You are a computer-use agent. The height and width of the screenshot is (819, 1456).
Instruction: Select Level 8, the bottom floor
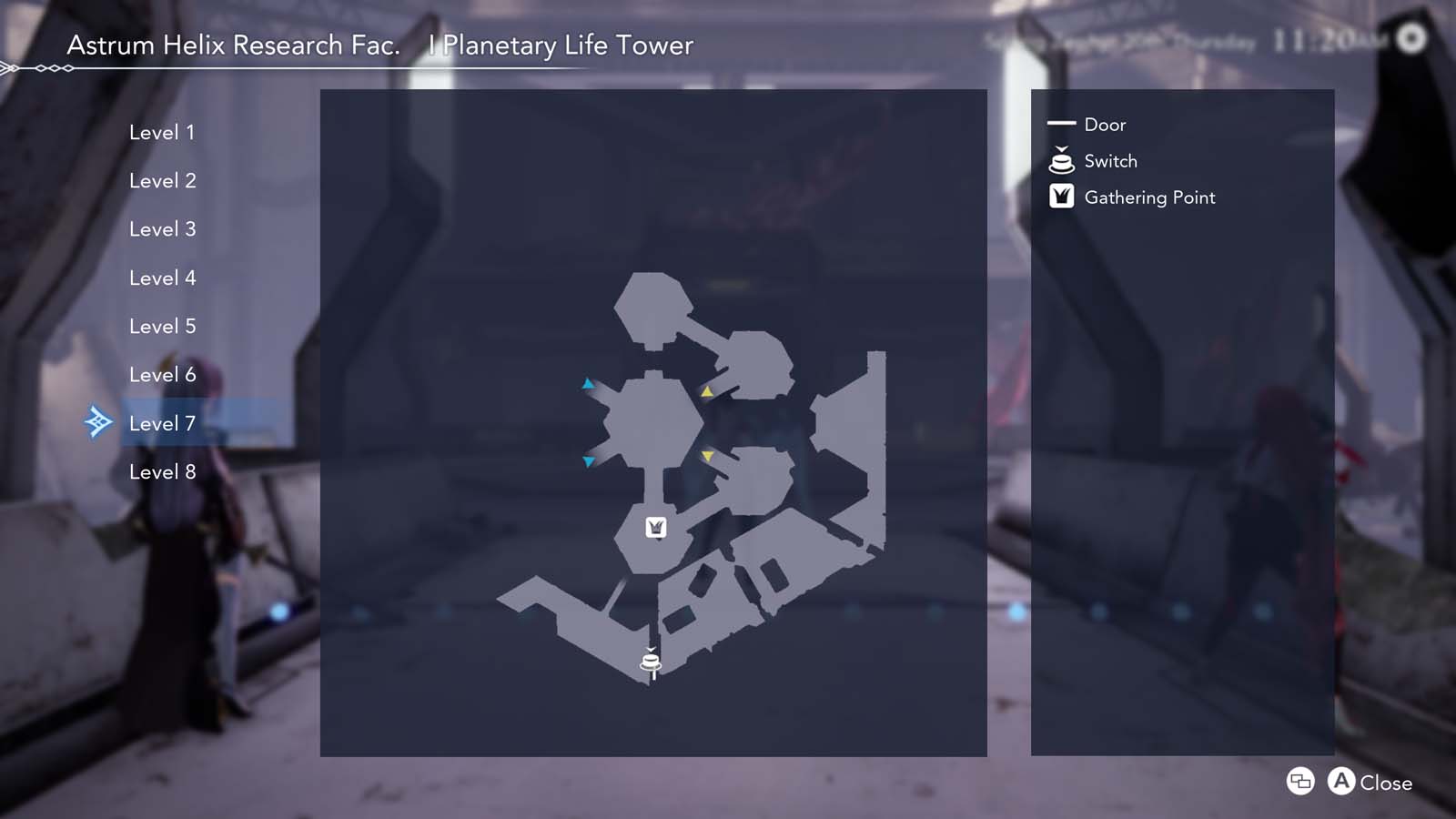[162, 471]
